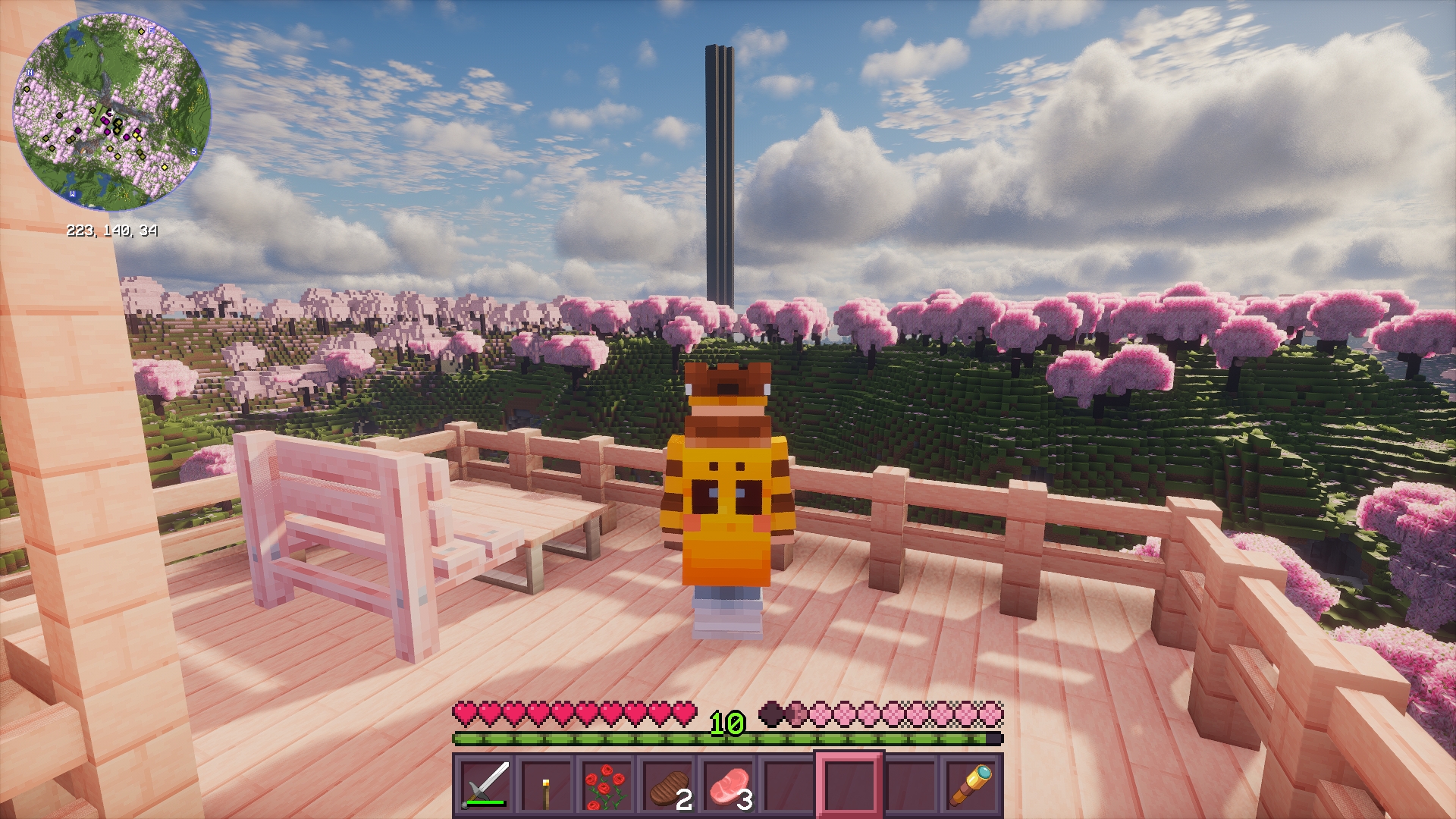Click the yellow waypoint diamond near the minimap's E marker
1456x819 pixels.
[x=142, y=32]
